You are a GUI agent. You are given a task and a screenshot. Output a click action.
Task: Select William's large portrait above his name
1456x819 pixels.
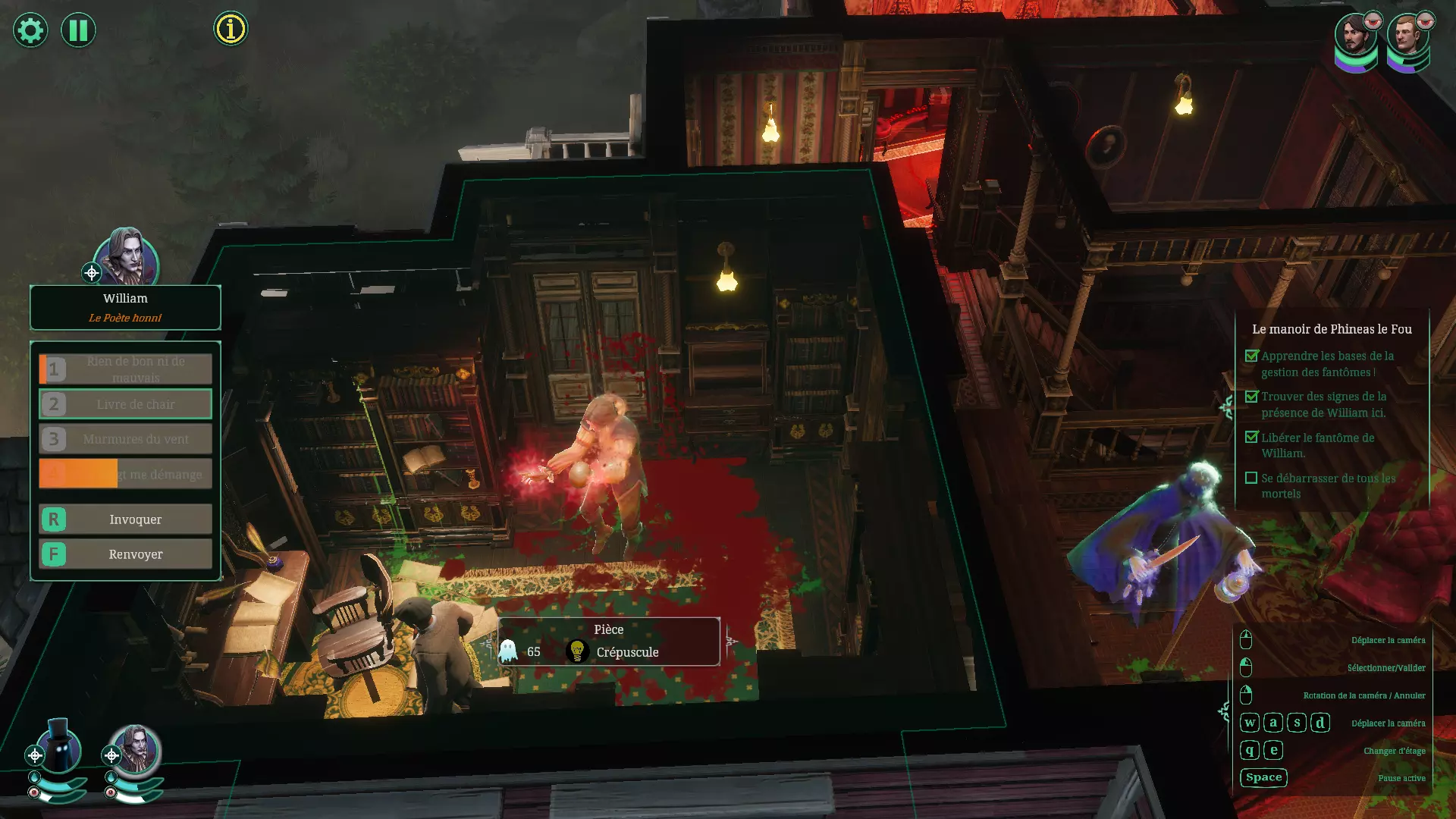(x=127, y=256)
